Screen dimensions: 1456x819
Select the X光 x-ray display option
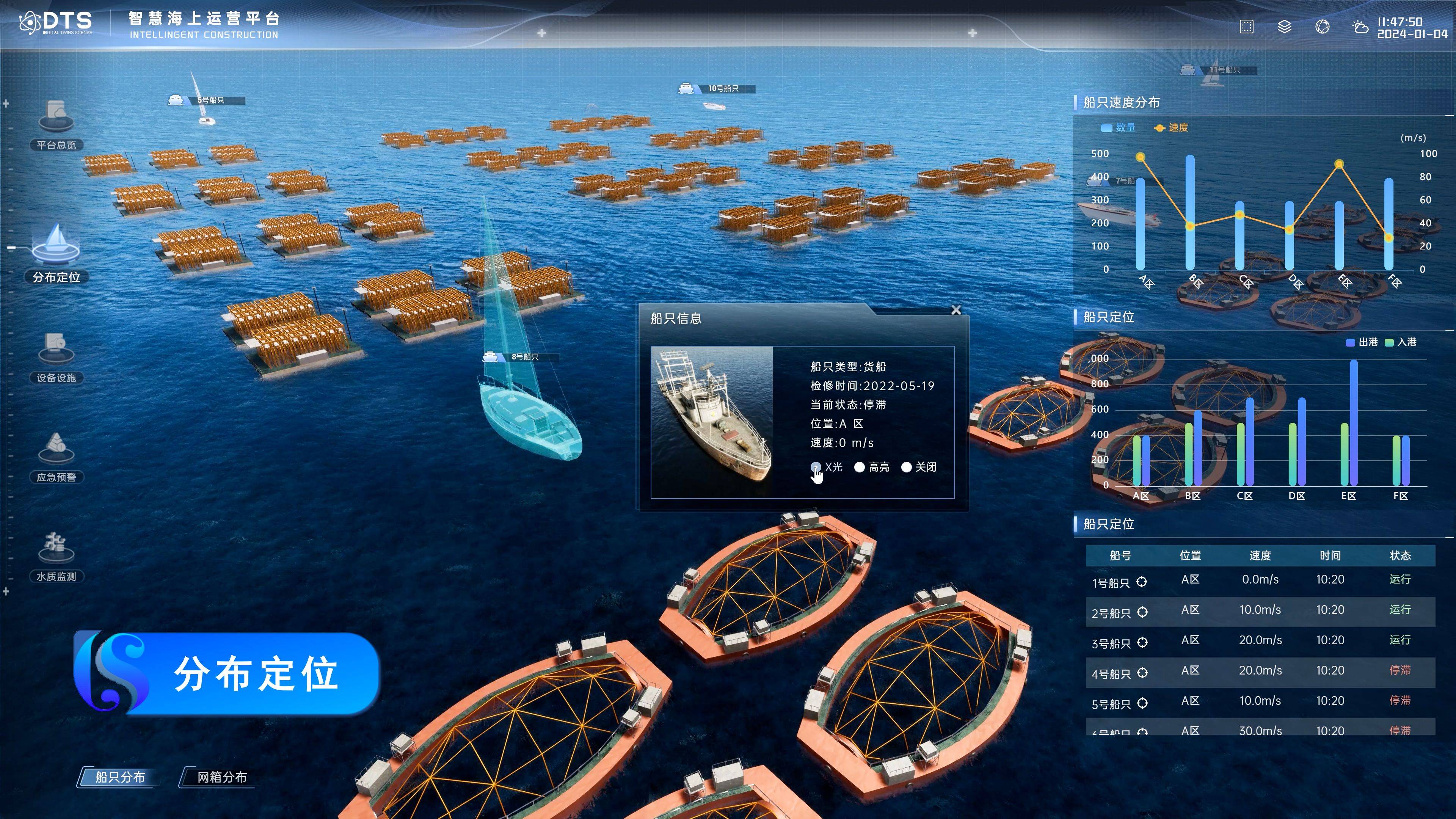point(816,467)
